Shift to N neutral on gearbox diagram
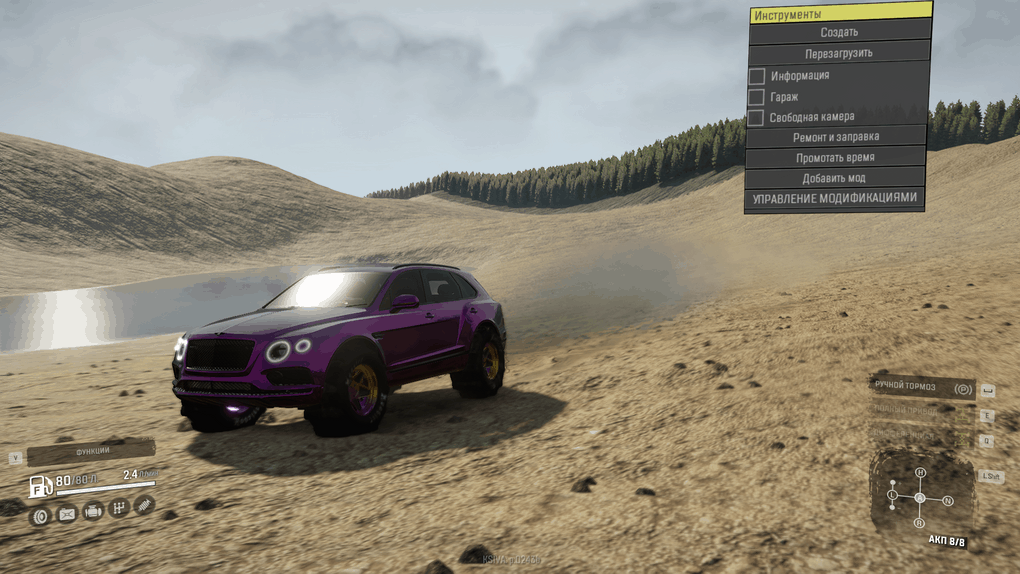Screen dimensions: 1020x574 point(947,500)
